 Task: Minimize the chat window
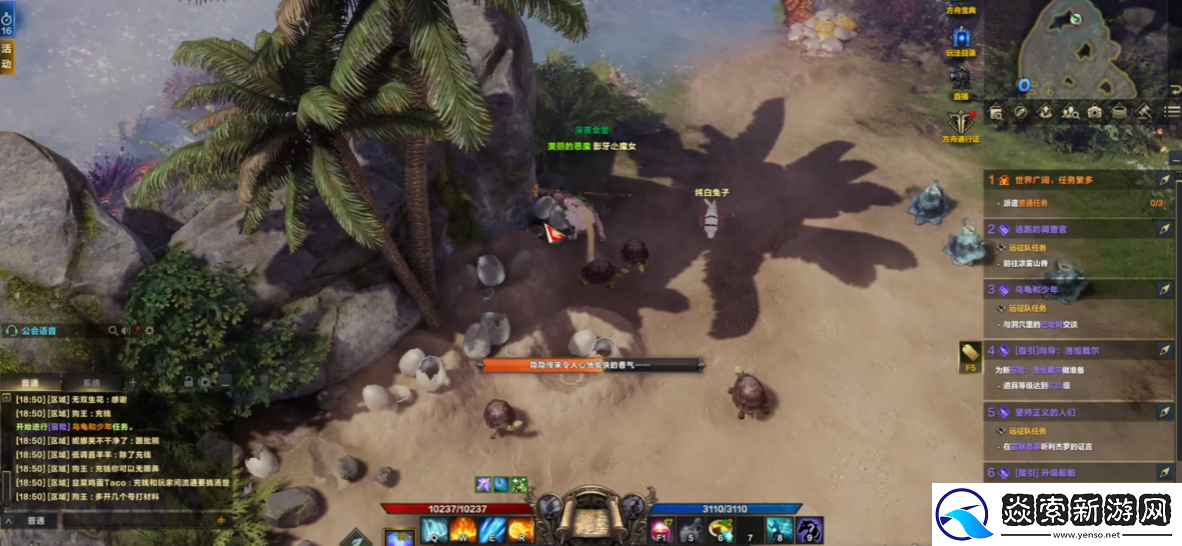(225, 382)
